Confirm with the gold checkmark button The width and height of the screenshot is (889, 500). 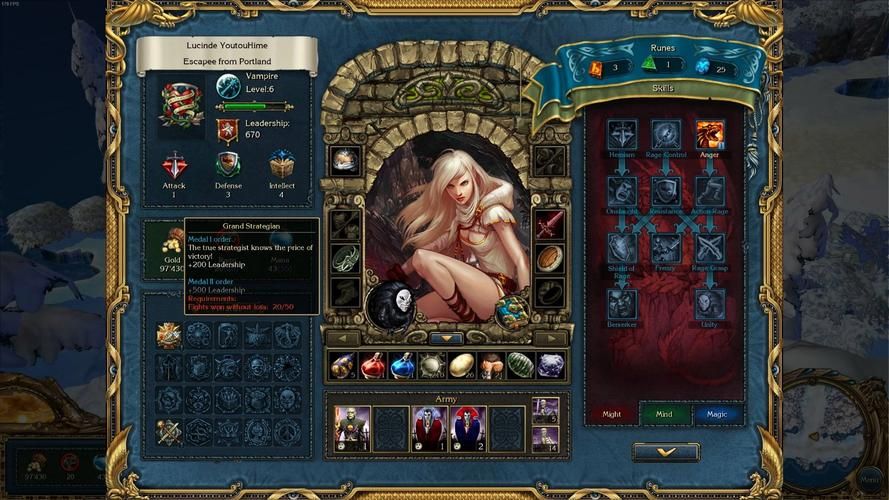click(x=666, y=452)
